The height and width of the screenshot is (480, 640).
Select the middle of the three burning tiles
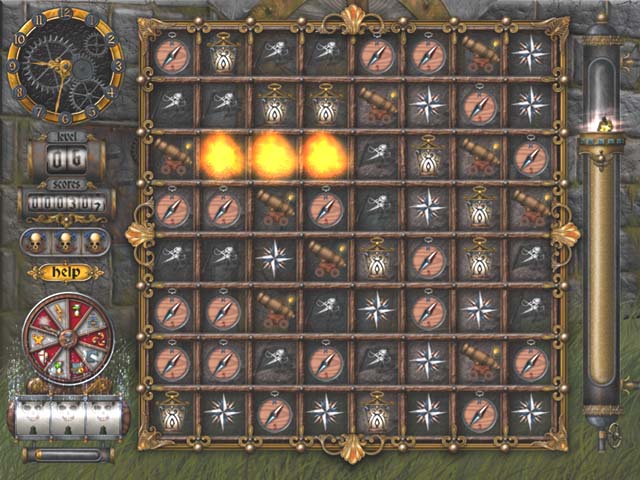point(273,156)
